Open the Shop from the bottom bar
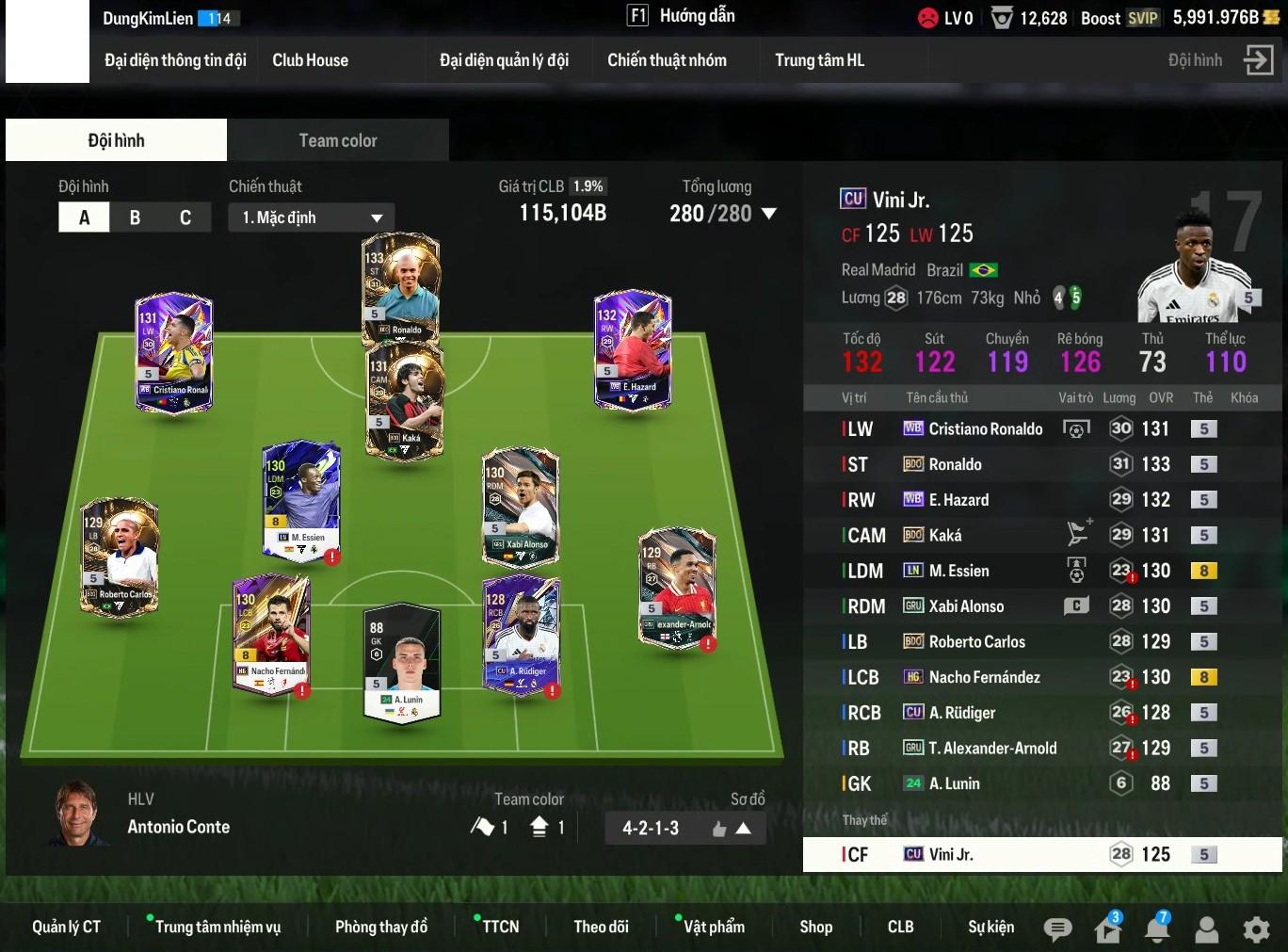1288x952 pixels. pos(815,927)
